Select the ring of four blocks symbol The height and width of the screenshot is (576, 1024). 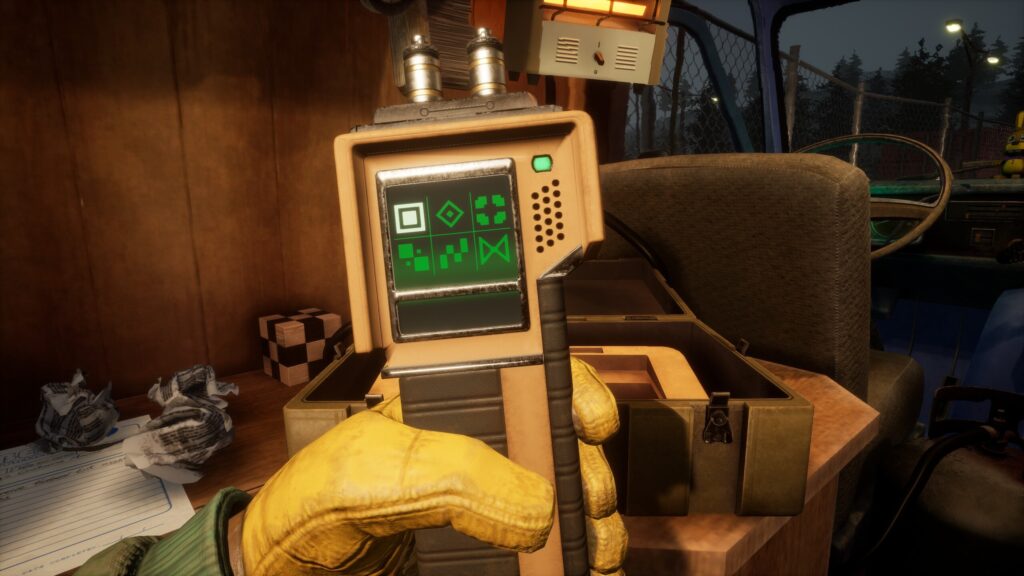click(490, 210)
